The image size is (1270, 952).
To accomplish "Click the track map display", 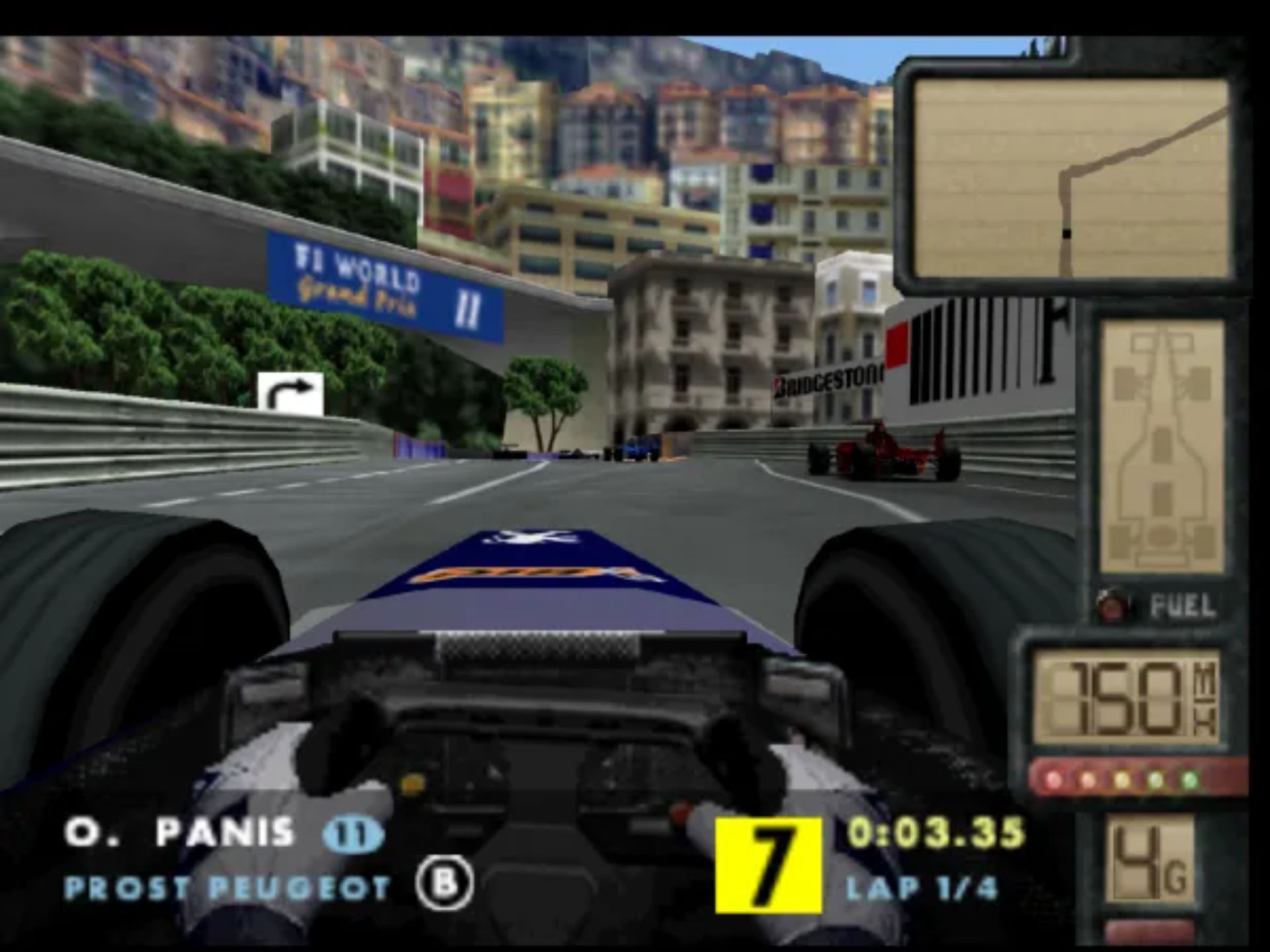I will [x=1072, y=178].
